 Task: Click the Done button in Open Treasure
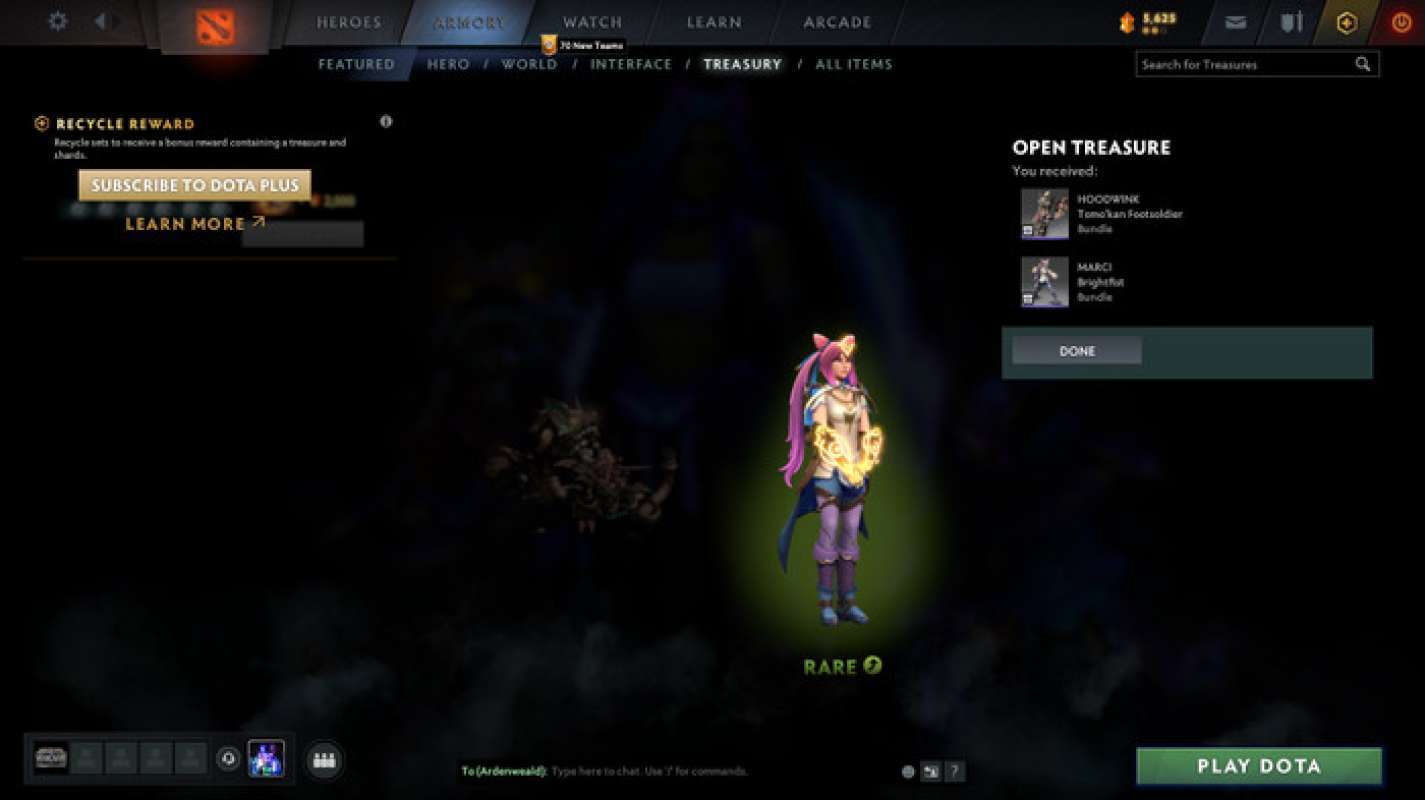click(x=1076, y=351)
